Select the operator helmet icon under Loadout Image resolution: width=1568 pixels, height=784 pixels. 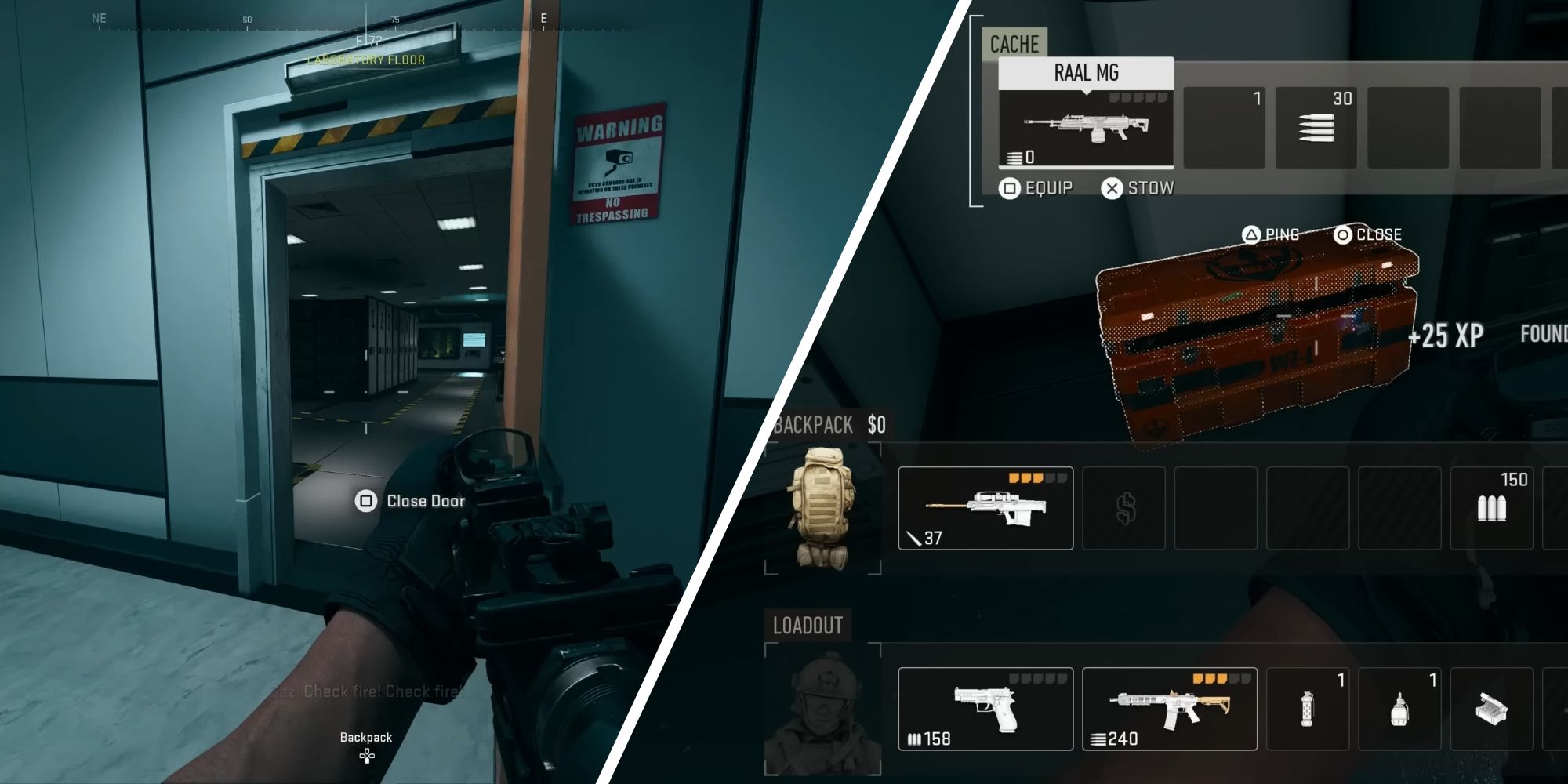825,710
